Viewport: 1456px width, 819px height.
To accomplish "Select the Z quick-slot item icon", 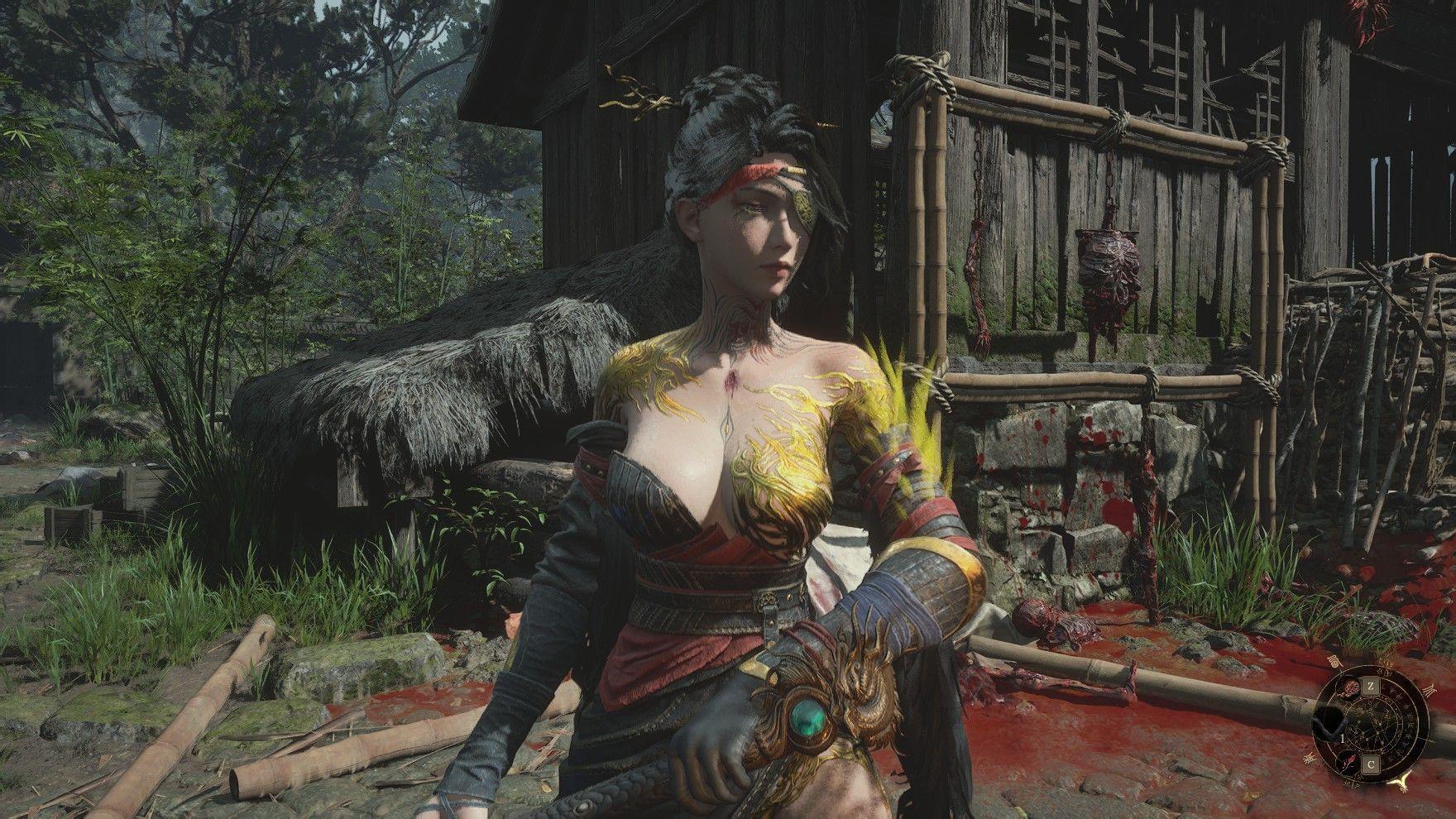I will coord(1371,686).
